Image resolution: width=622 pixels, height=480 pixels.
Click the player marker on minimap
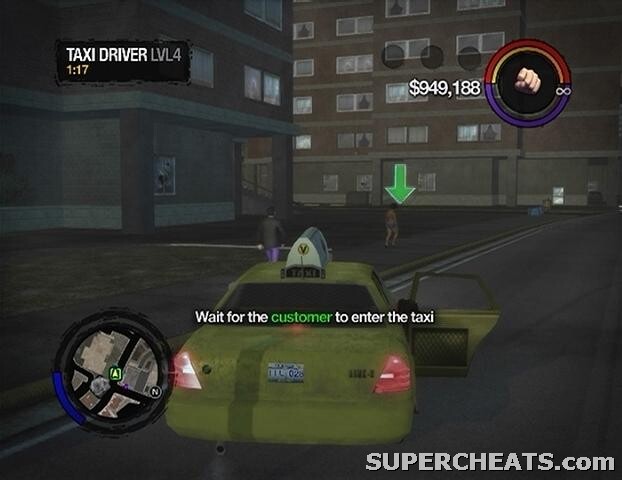click(x=116, y=374)
